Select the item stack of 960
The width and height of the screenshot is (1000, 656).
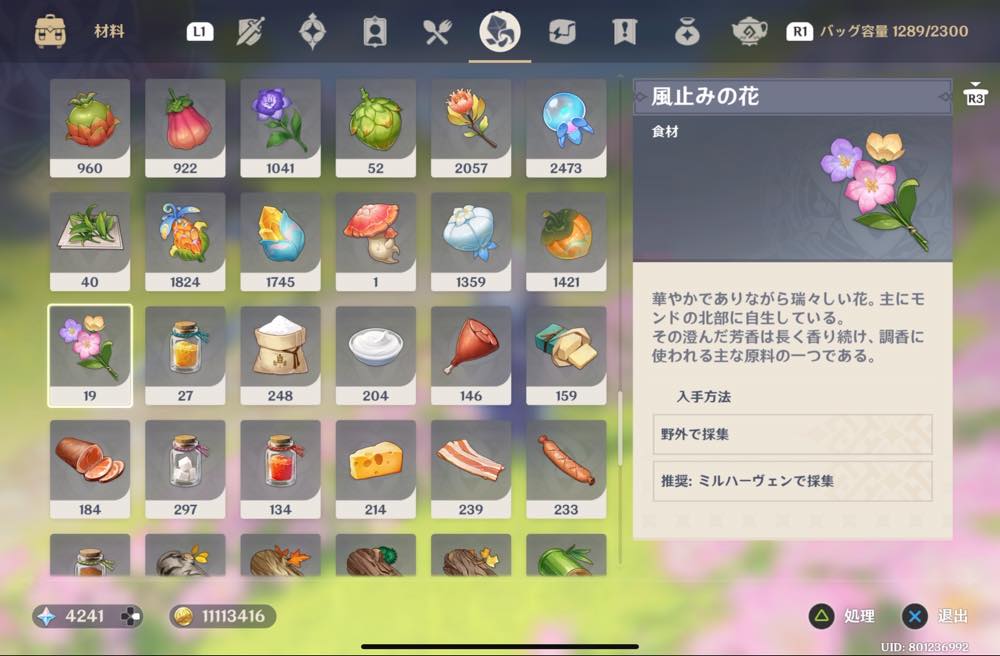[90, 127]
